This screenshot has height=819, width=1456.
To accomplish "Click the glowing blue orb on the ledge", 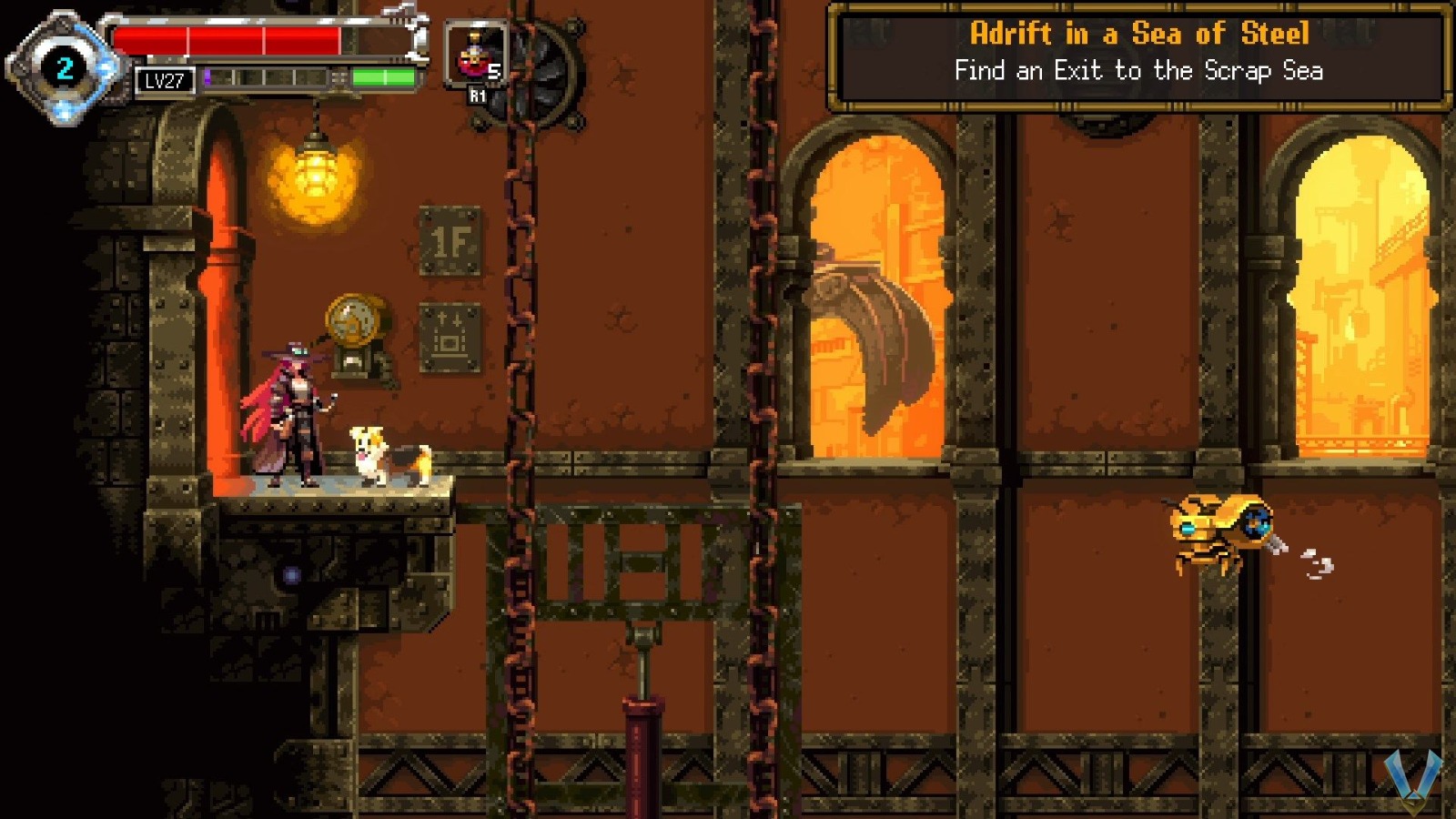I will (x=290, y=572).
